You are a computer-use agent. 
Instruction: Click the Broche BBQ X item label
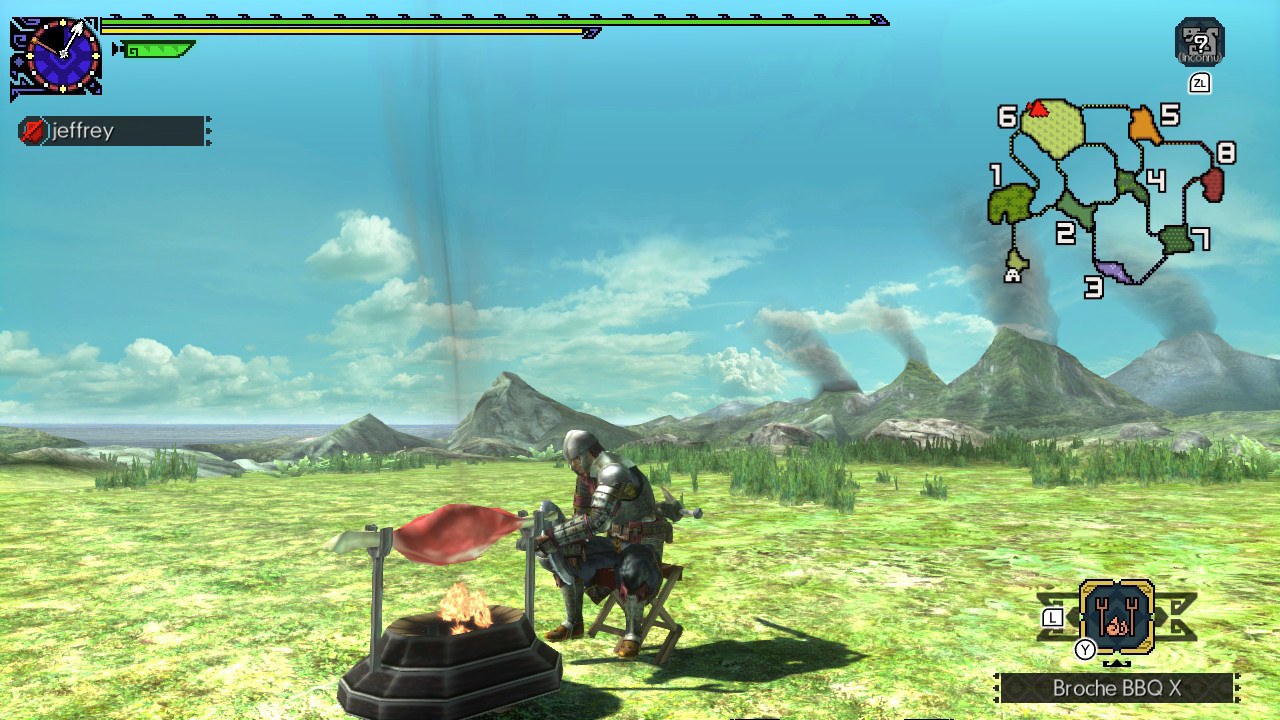(x=1116, y=689)
